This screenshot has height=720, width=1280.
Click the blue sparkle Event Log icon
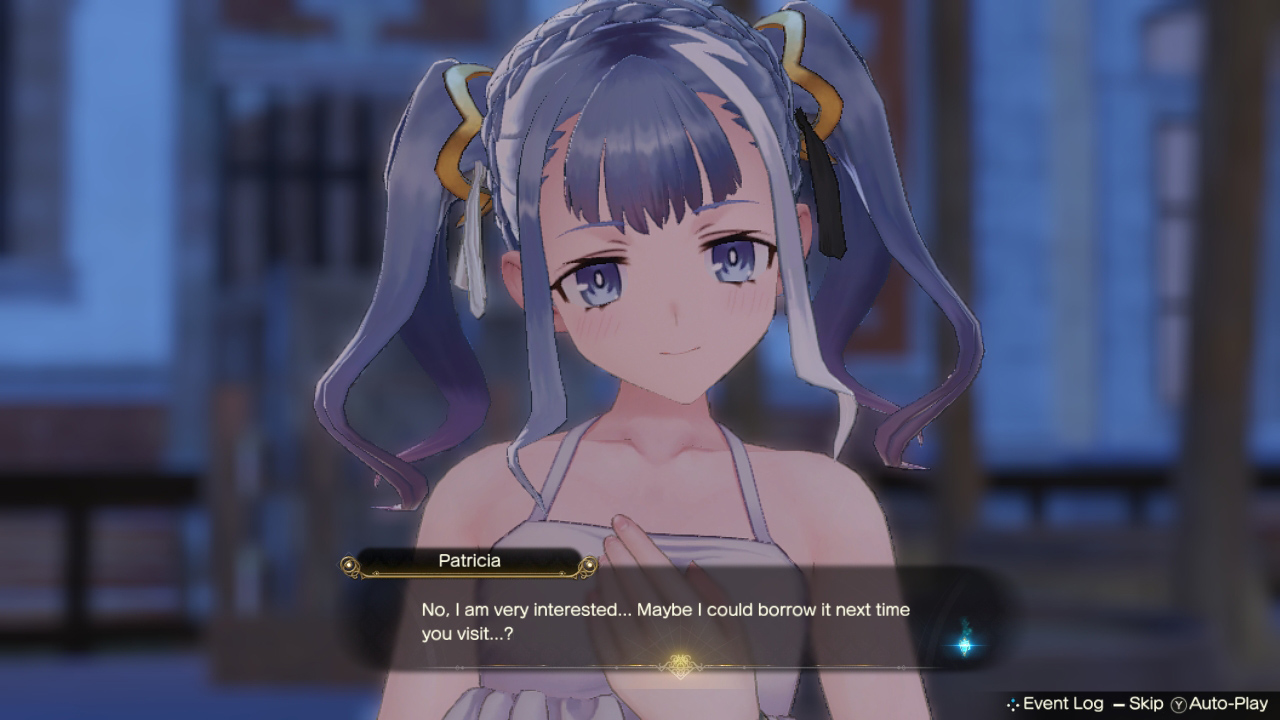click(1013, 703)
